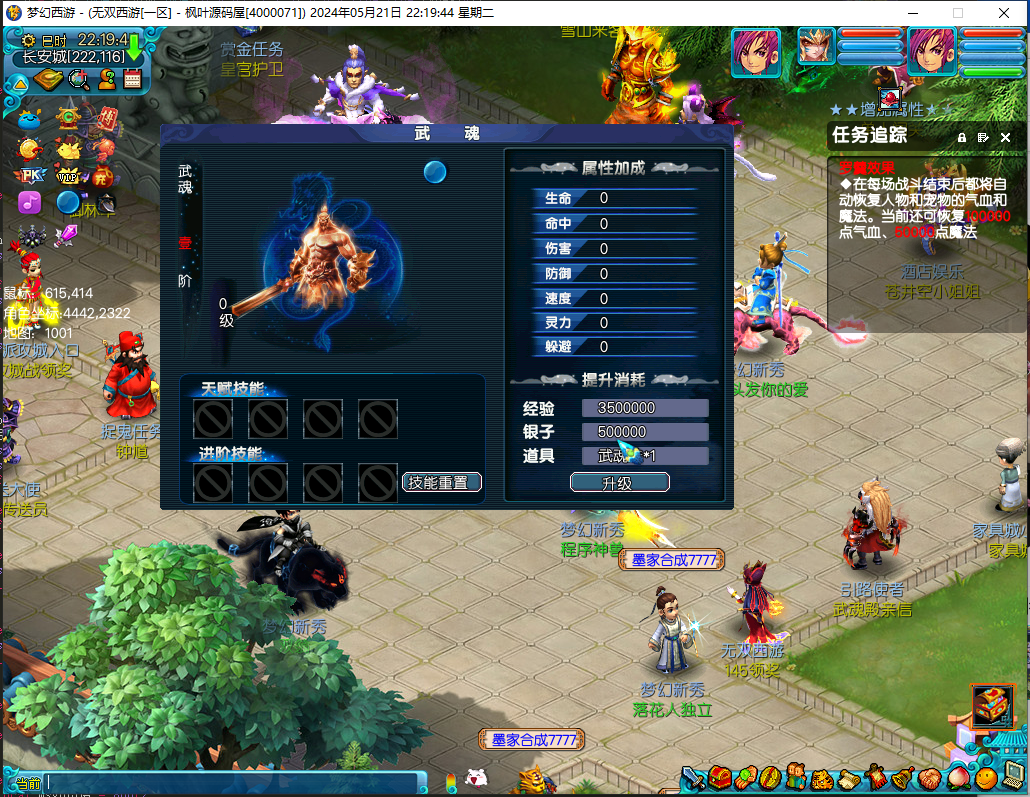Reset skills with the 技能重置 button

tap(442, 482)
